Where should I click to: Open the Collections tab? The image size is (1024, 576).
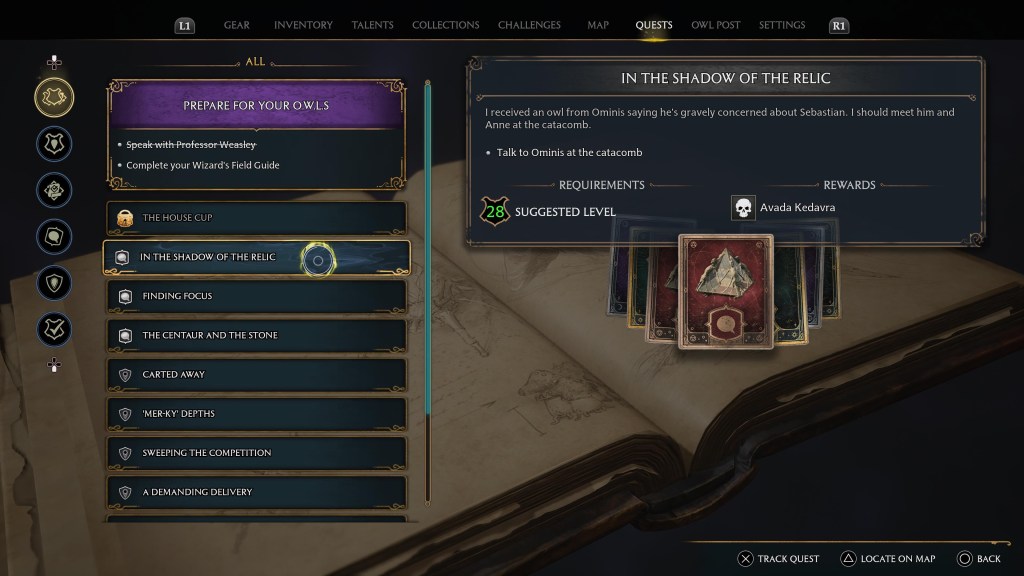coord(445,25)
